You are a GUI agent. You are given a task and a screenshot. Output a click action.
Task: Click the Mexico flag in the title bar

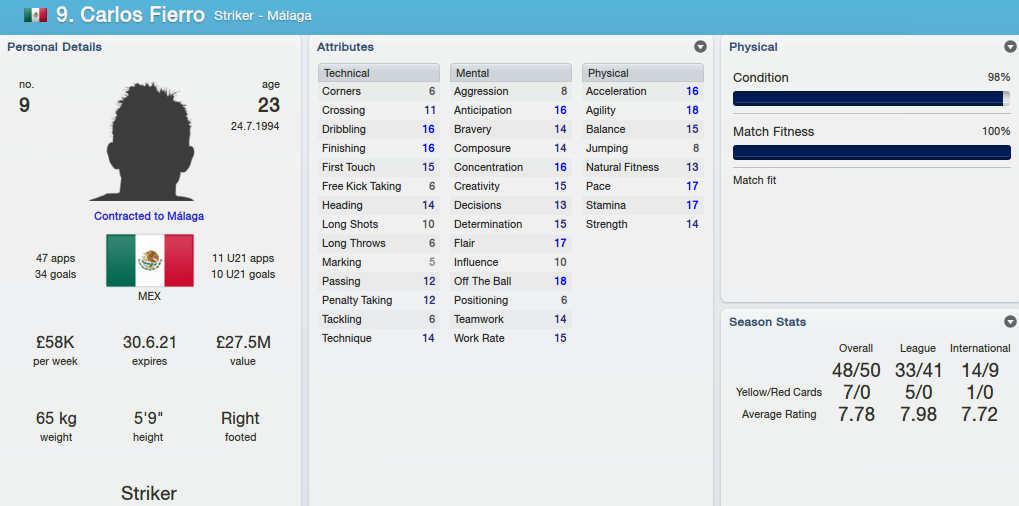coord(35,15)
